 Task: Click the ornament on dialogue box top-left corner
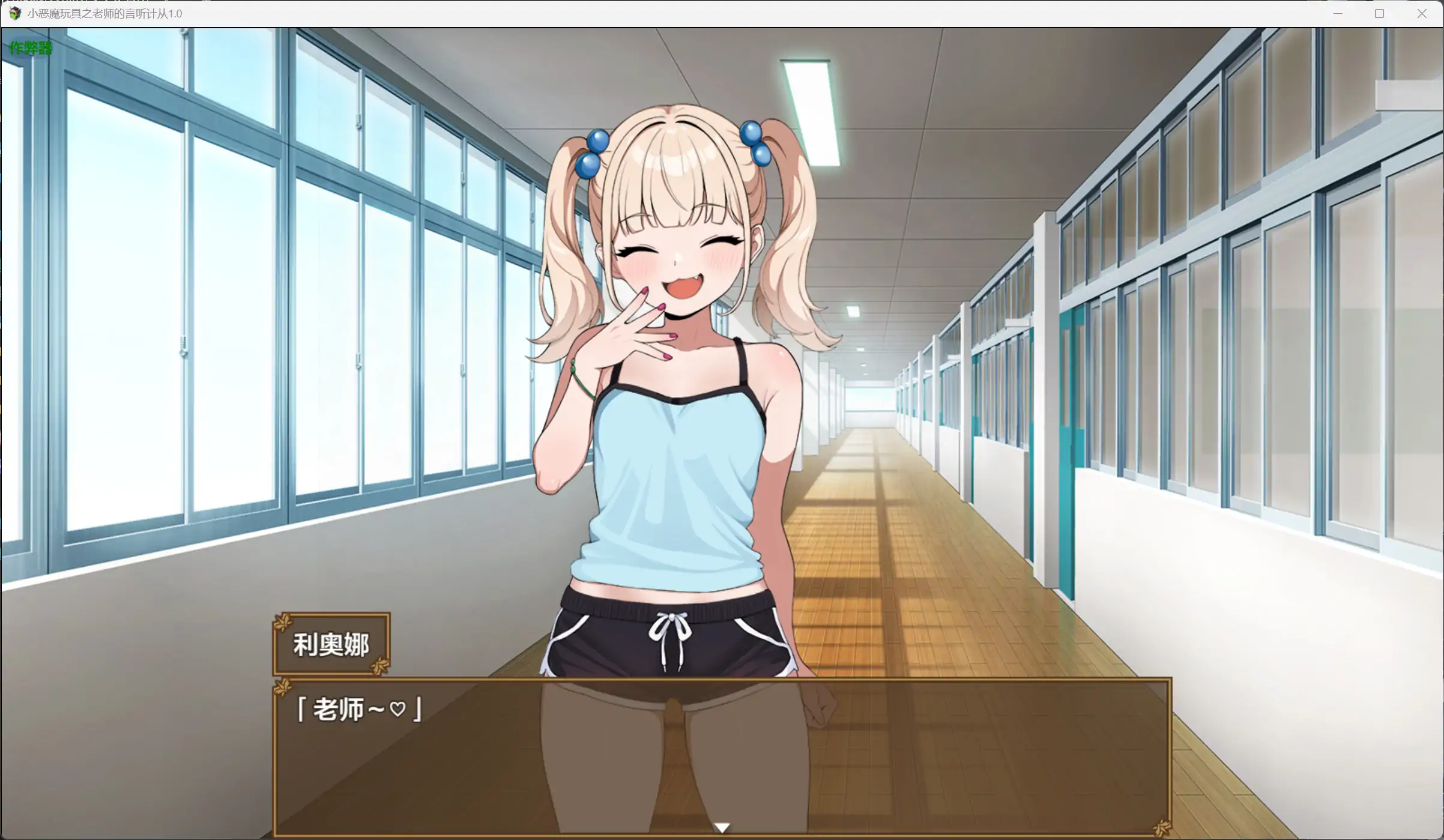point(282,689)
